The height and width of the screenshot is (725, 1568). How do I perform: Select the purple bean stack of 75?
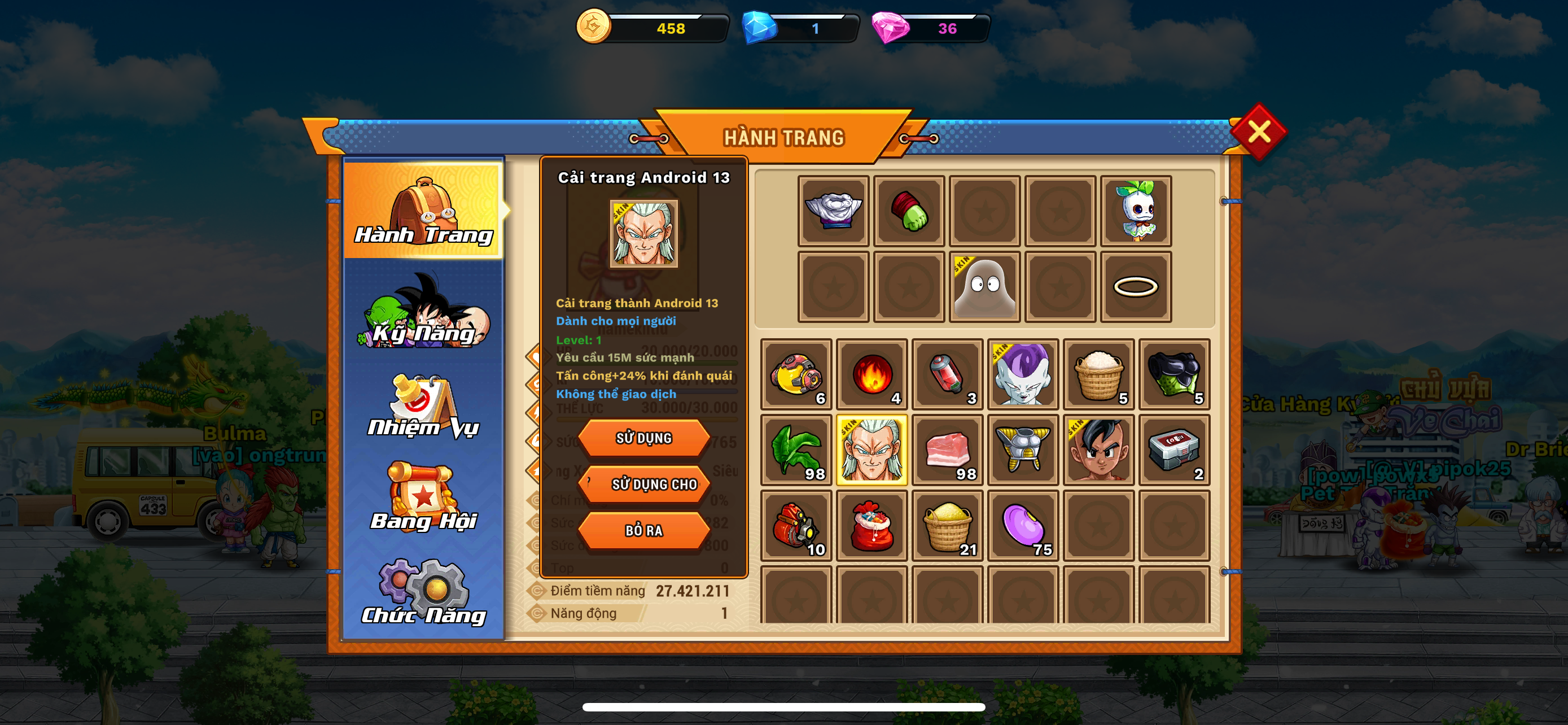(x=1023, y=525)
